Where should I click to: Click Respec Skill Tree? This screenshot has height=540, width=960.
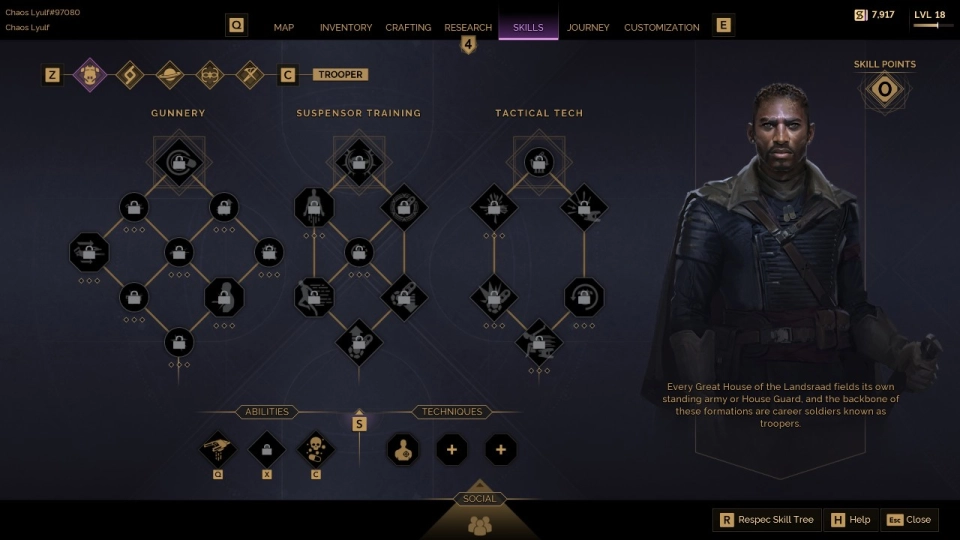point(767,520)
